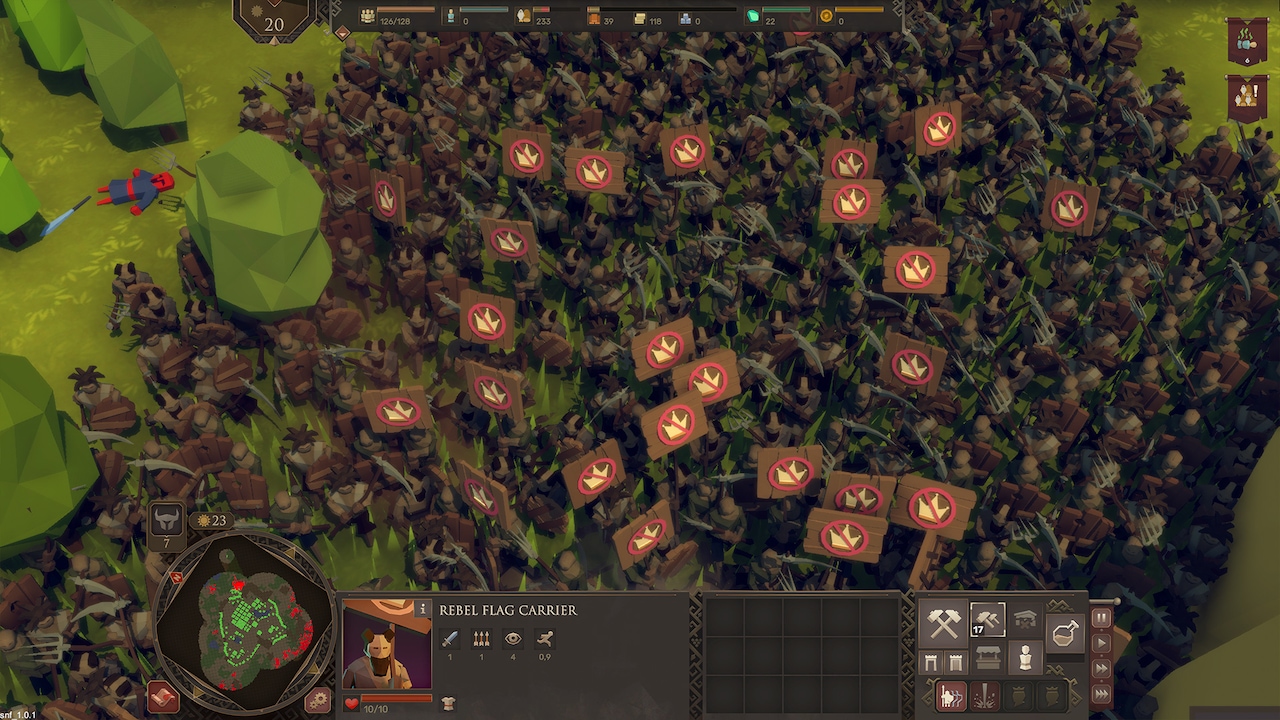Pause the game speed
This screenshot has width=1280, height=720.
1101,618
